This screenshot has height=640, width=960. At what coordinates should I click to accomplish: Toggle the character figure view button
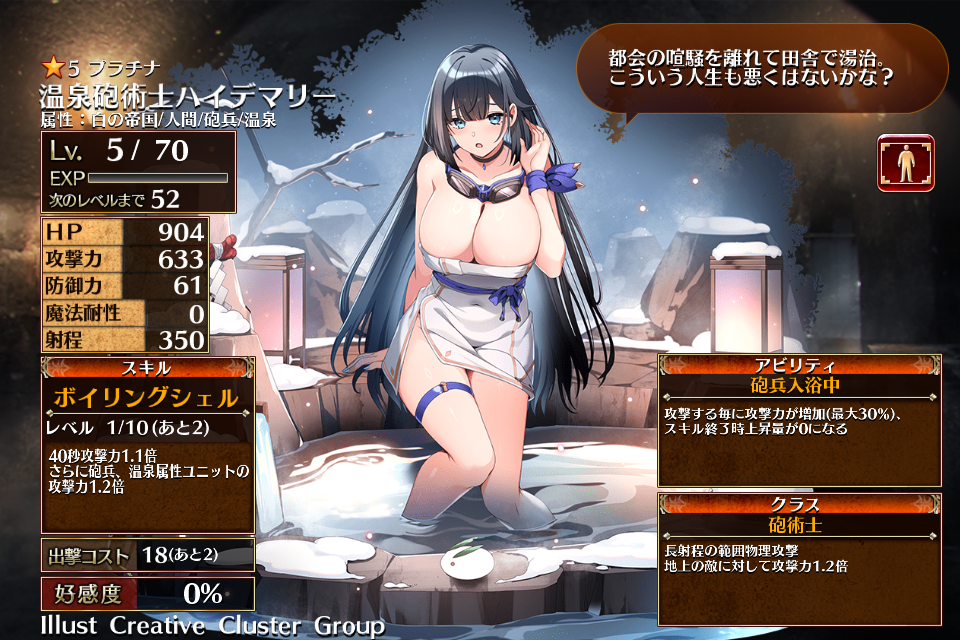point(906,163)
